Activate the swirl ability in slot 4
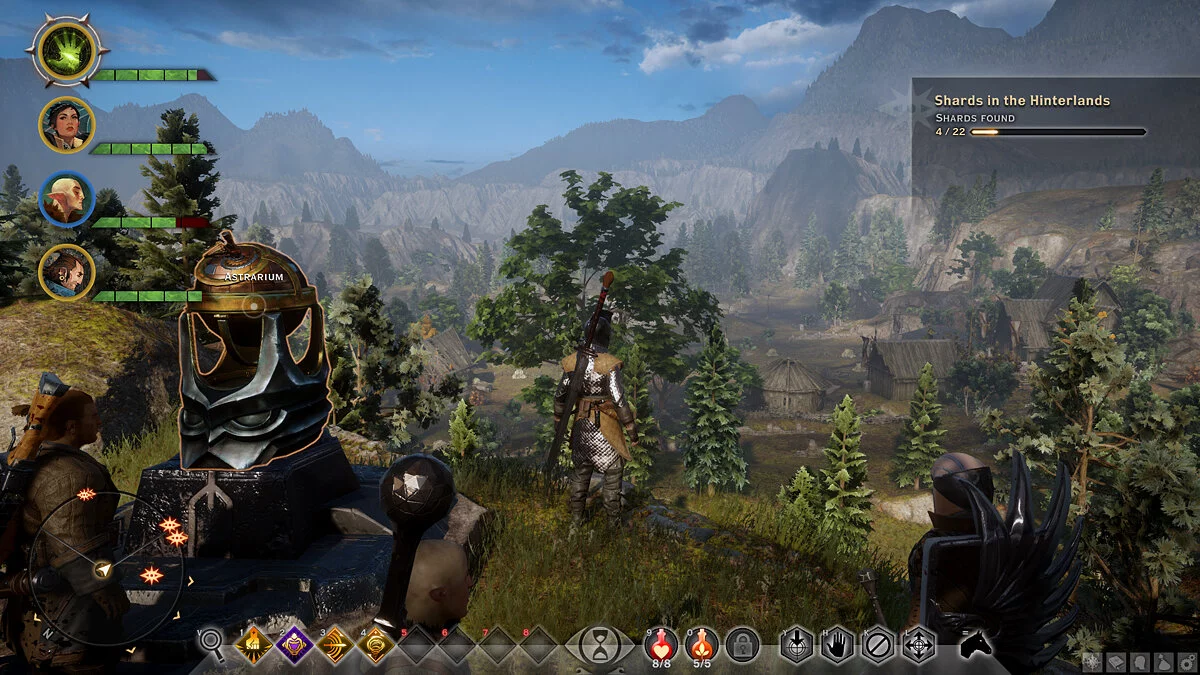This screenshot has height=675, width=1200. (x=376, y=645)
